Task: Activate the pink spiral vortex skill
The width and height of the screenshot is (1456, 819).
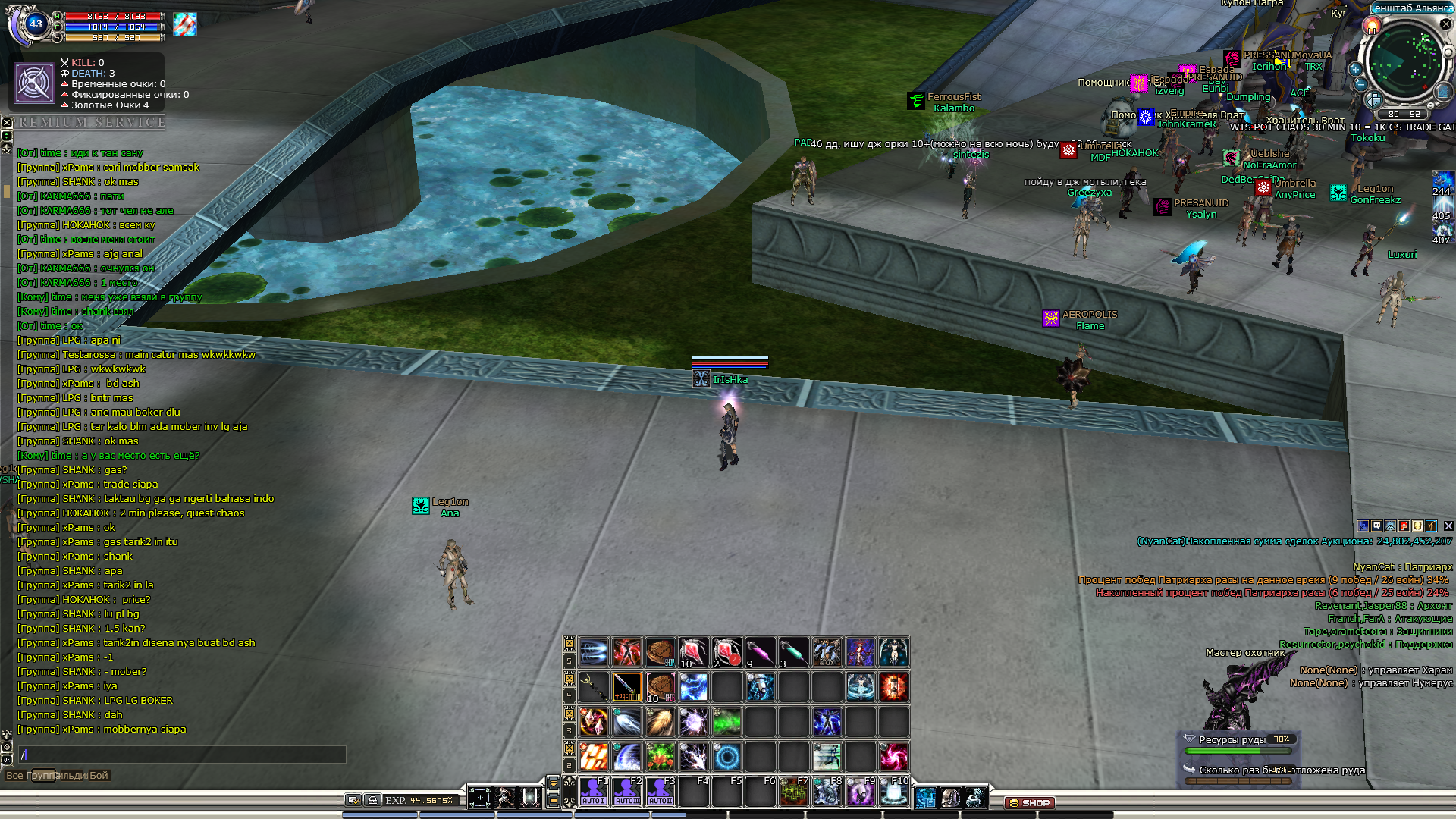Action: pyautogui.click(x=893, y=756)
